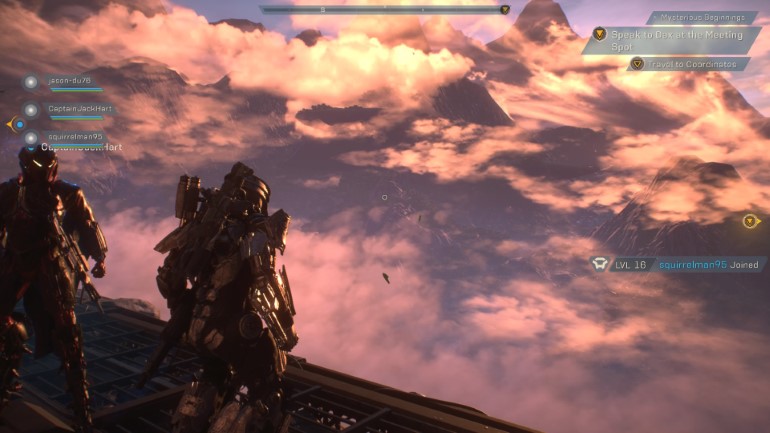This screenshot has width=770, height=433.
Task: Select squad member jason-du78
Action: 68,81
